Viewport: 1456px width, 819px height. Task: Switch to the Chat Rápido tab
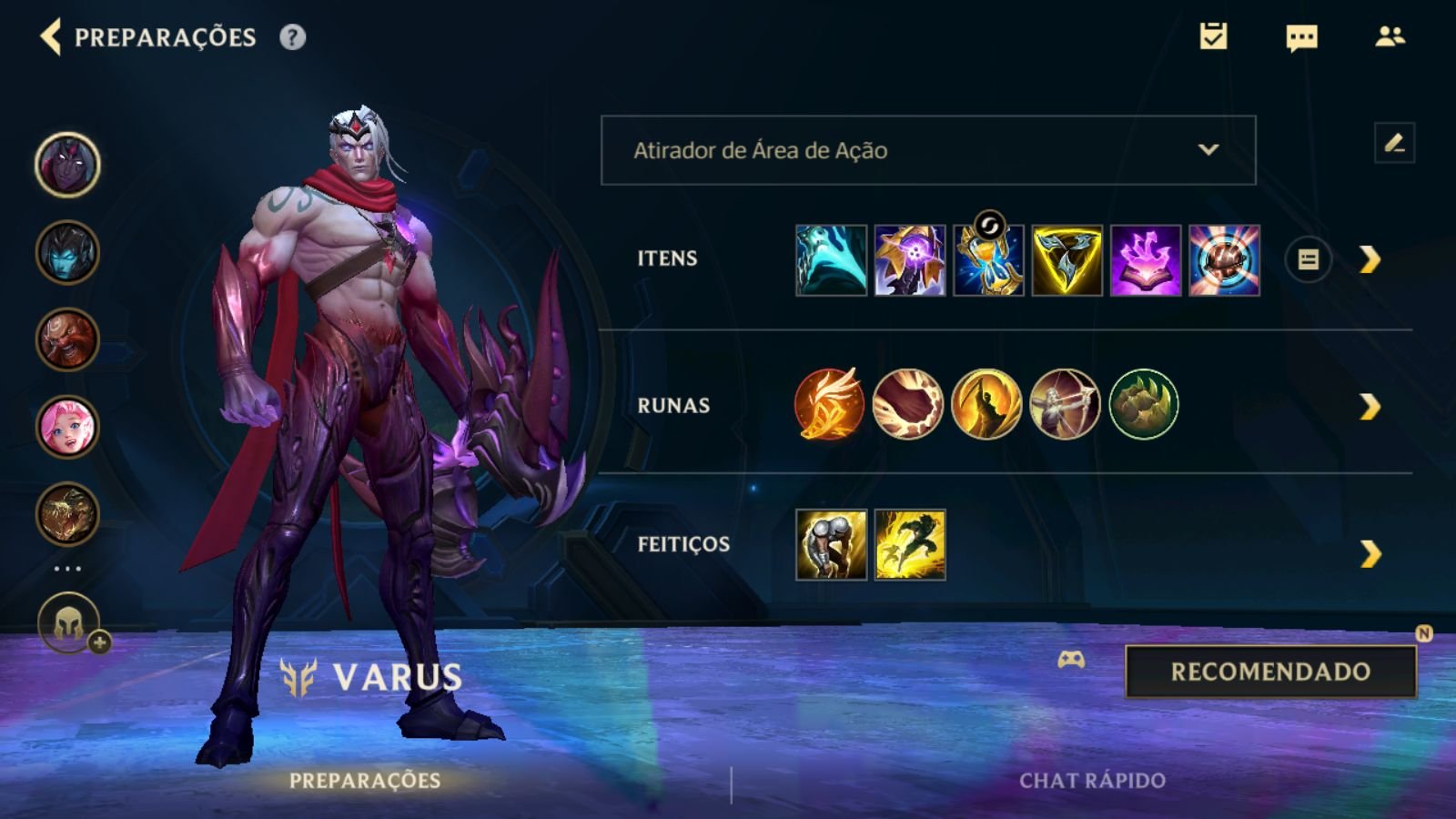coord(1092,781)
